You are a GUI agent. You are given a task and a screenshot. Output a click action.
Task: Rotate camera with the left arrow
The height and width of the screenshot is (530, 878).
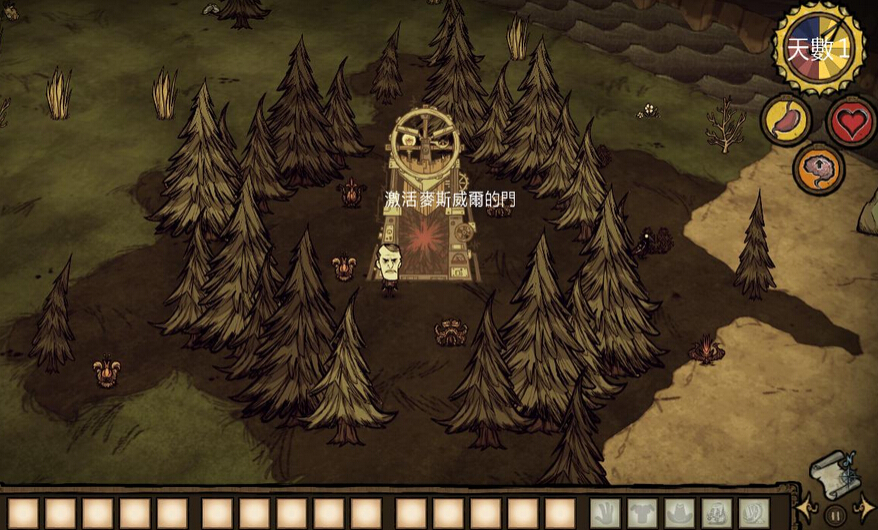[806, 511]
